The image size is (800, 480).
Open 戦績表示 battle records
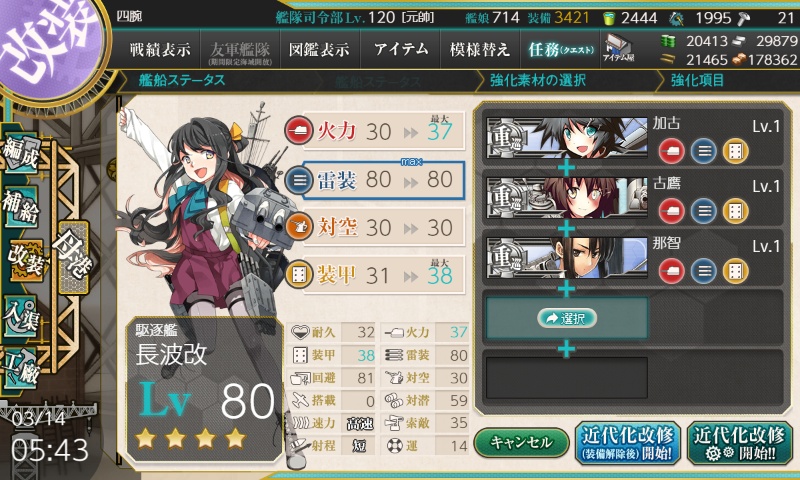pos(165,49)
